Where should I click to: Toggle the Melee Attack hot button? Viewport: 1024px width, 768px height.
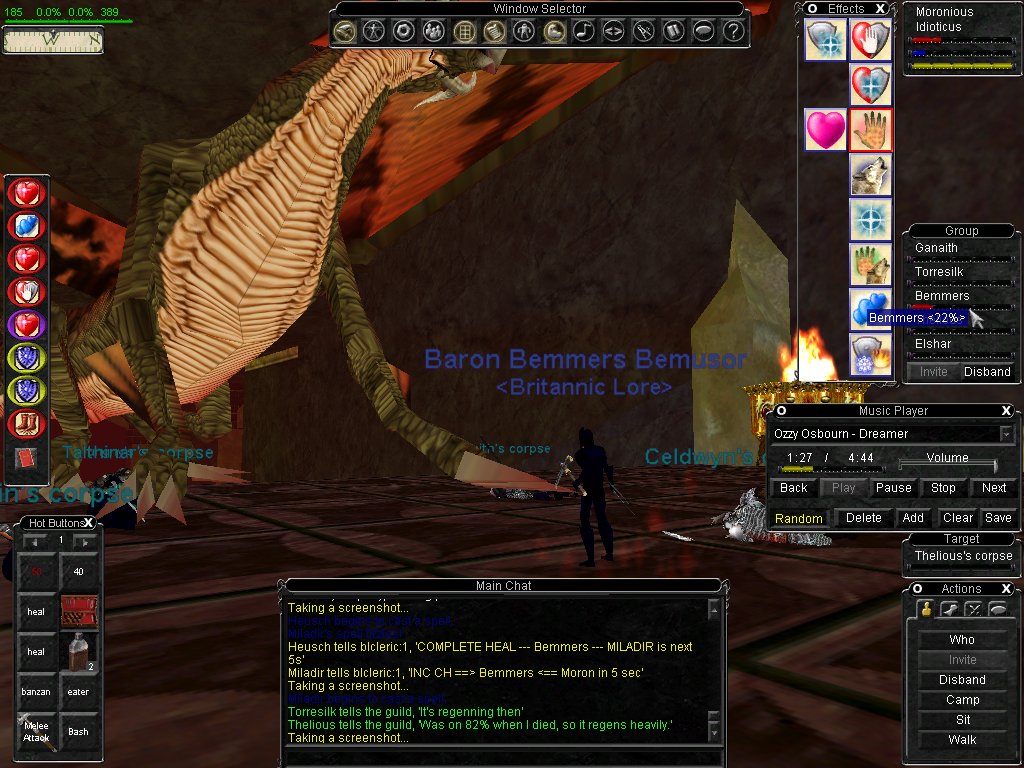pyautogui.click(x=37, y=732)
